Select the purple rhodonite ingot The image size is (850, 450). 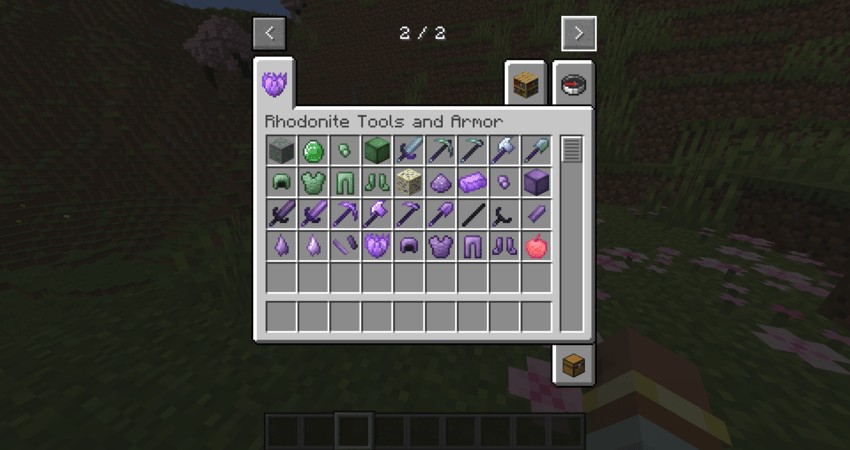coord(473,182)
